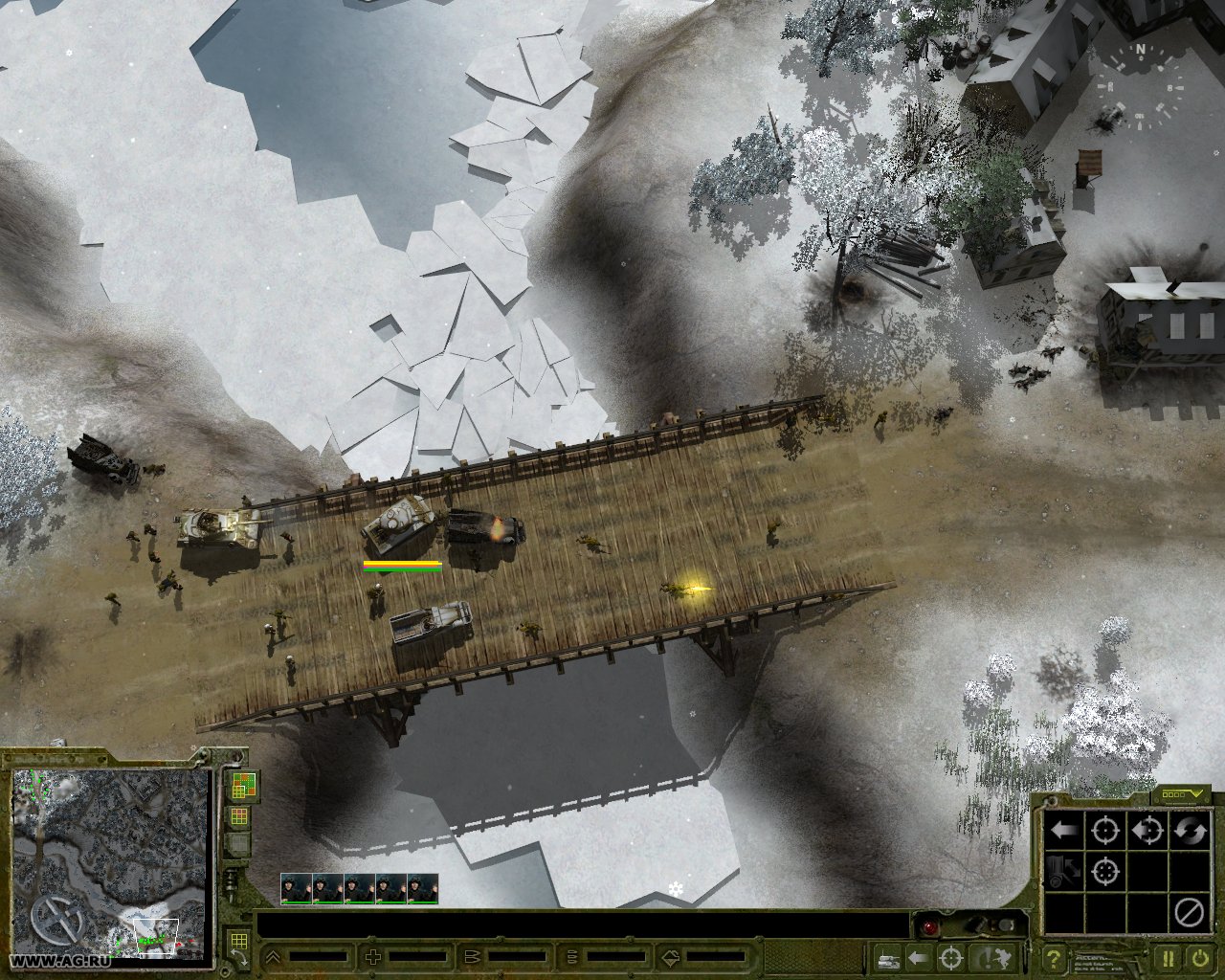Image resolution: width=1225 pixels, height=980 pixels.
Task: Select the crosshair-with-arrow attack-move command
Action: (1147, 830)
